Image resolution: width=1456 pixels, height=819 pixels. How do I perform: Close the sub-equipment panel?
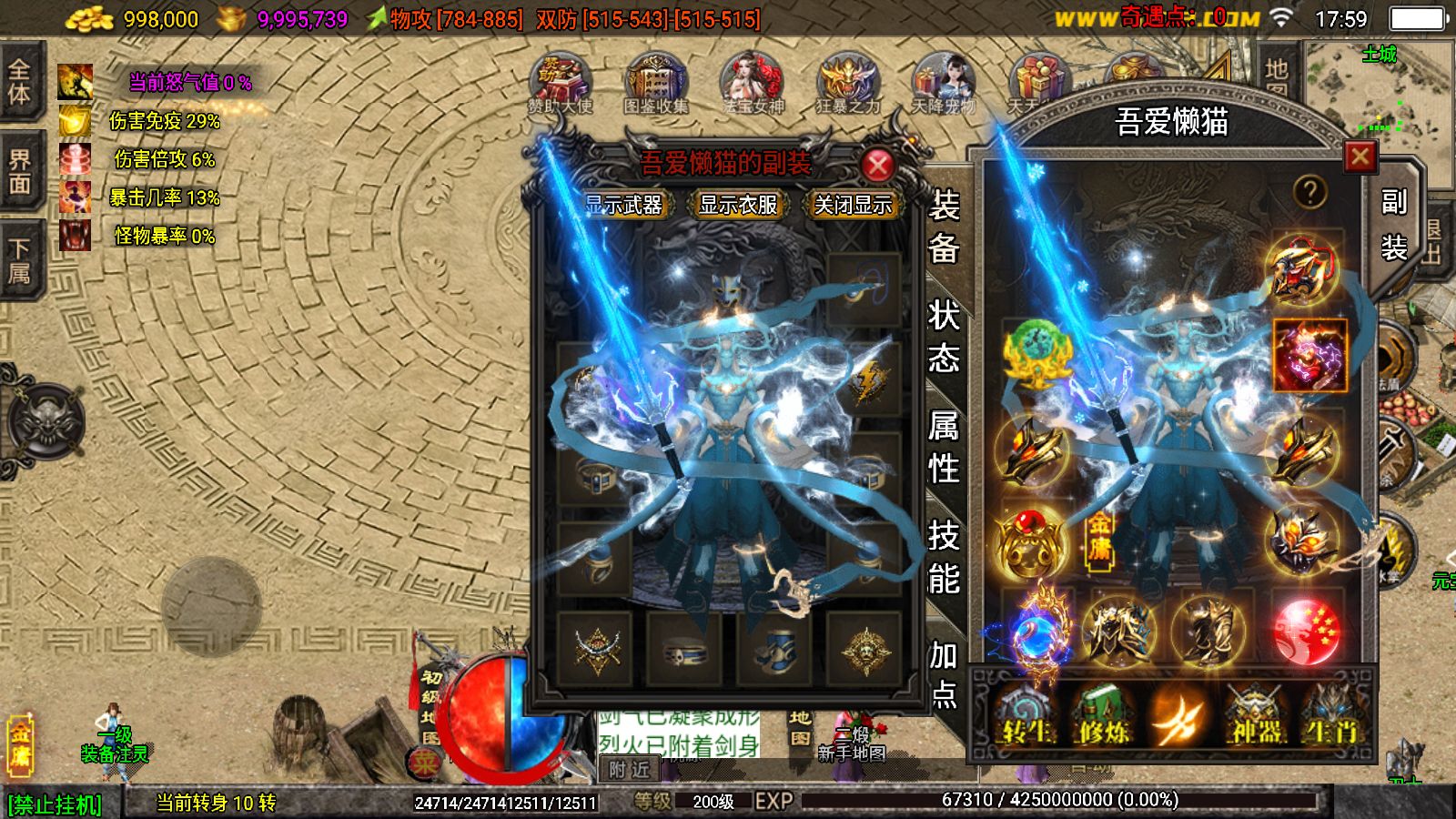tap(877, 165)
